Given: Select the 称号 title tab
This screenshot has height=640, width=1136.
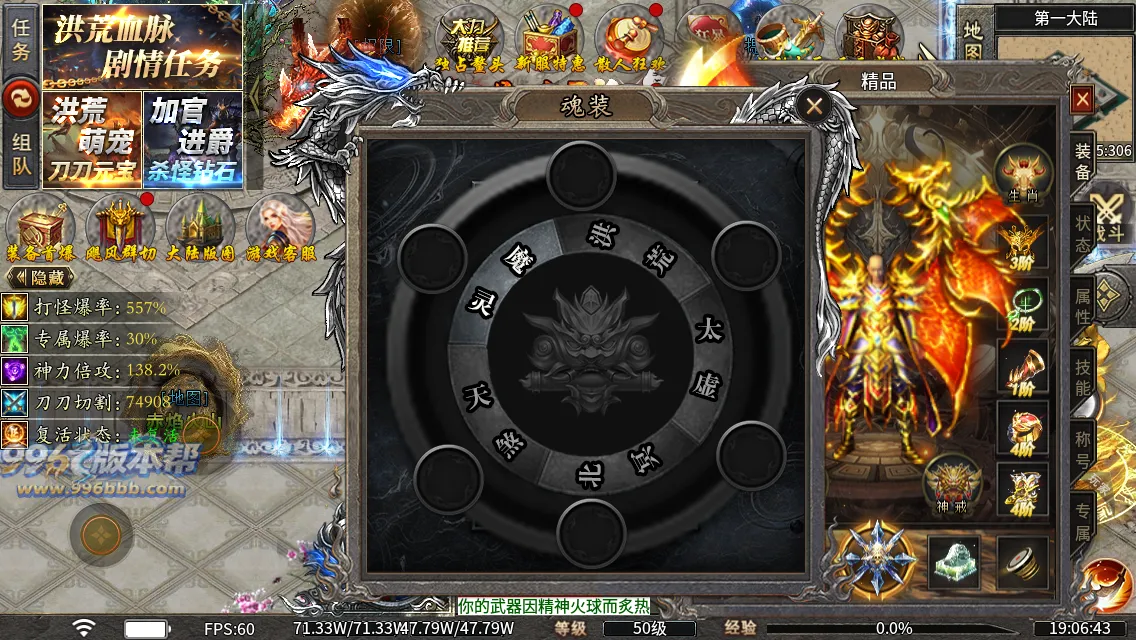Looking at the screenshot, I should tap(1082, 450).
